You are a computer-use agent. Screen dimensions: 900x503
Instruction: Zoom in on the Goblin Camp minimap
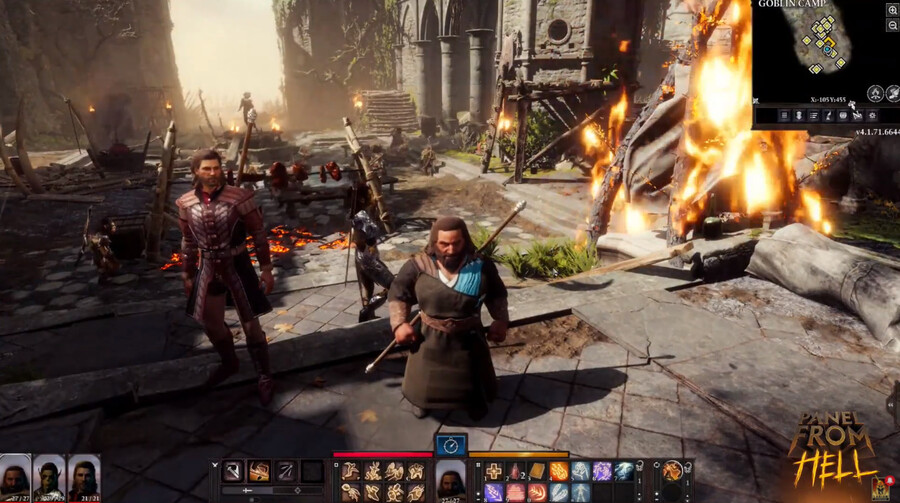pyautogui.click(x=892, y=9)
